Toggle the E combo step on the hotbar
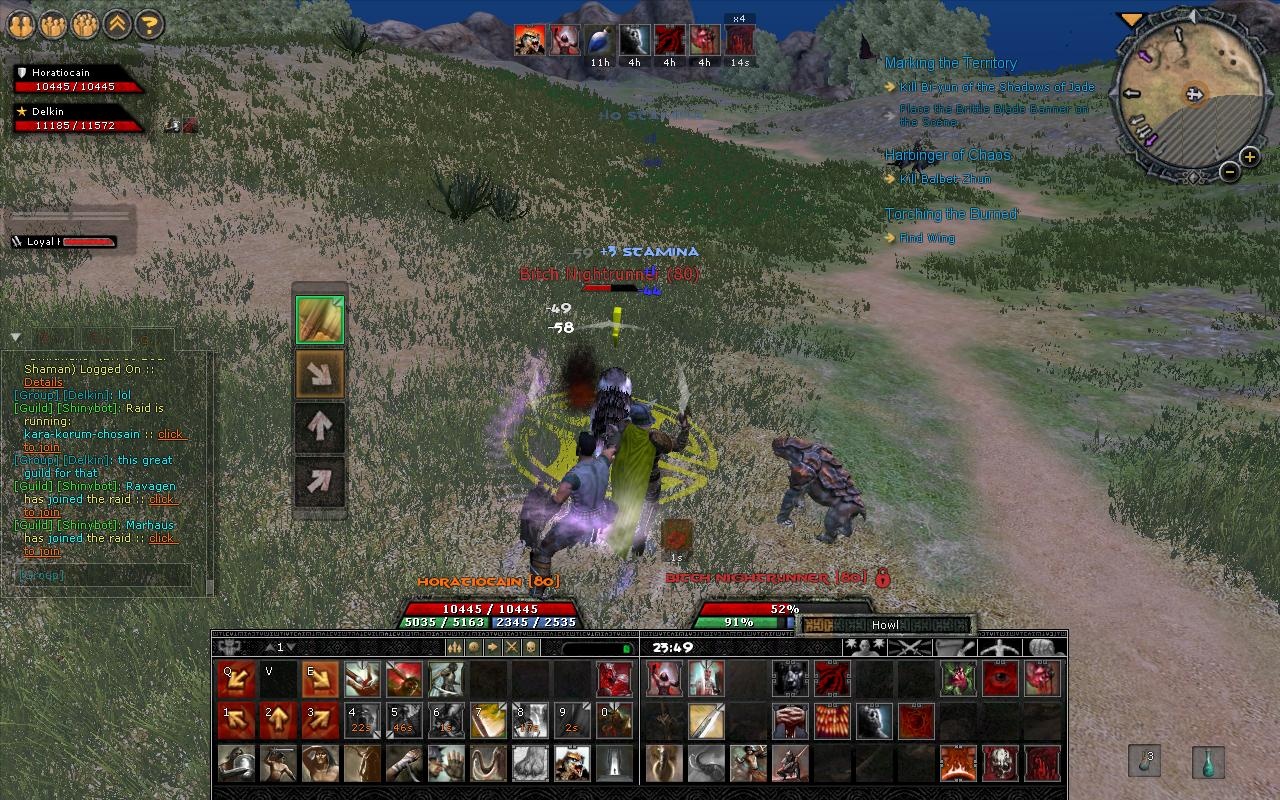The width and height of the screenshot is (1280, 800). pyautogui.click(x=320, y=677)
